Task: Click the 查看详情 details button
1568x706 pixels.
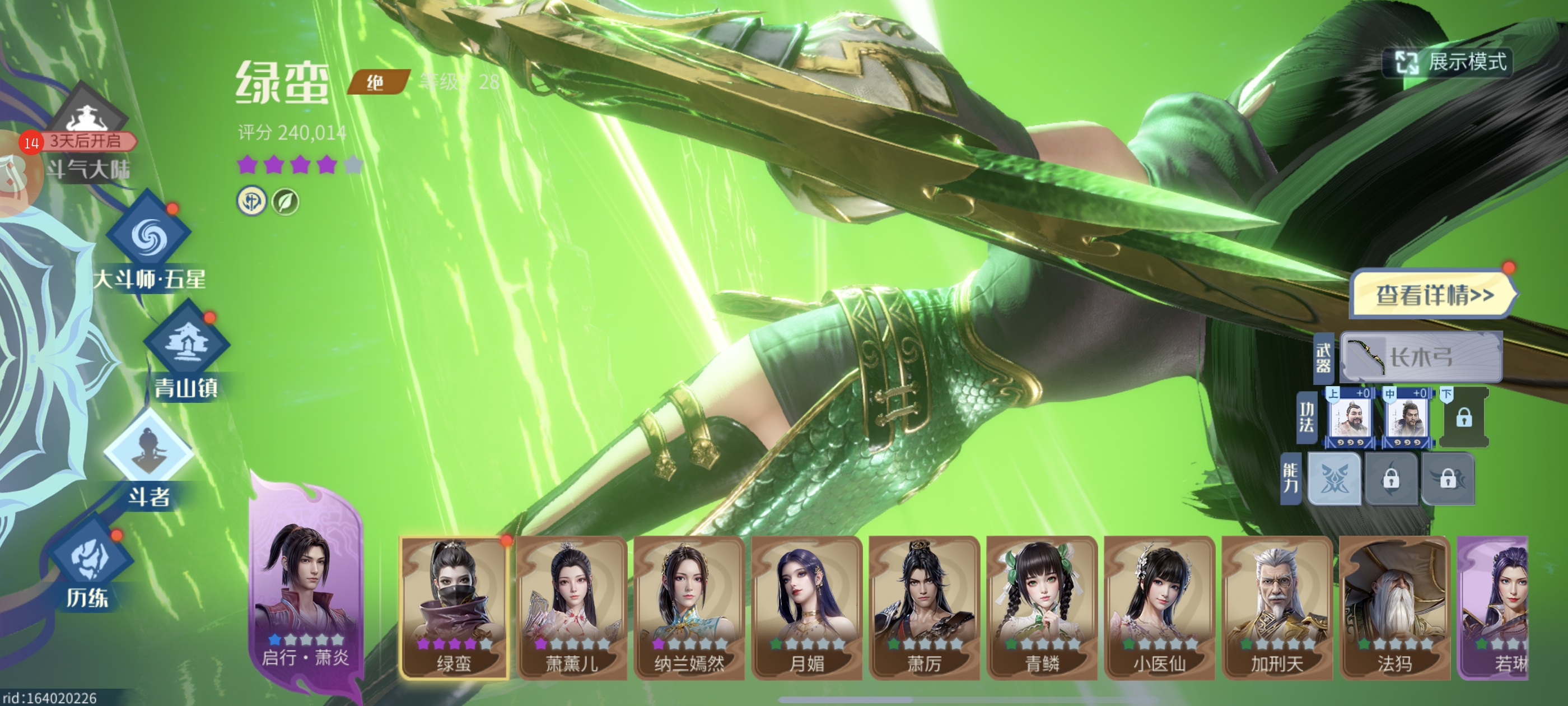Action: (1434, 295)
